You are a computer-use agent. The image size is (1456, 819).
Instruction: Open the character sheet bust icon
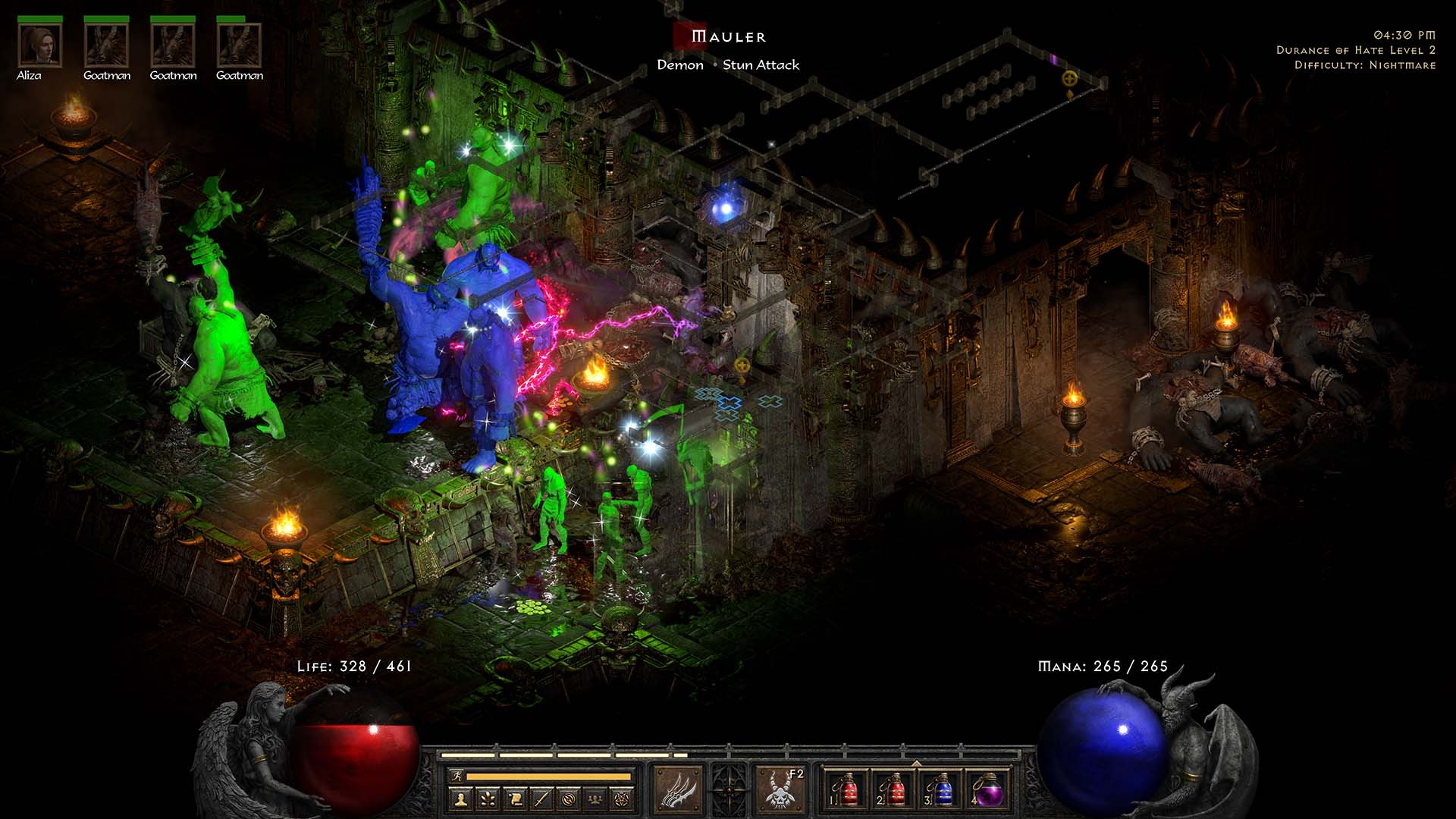(x=460, y=799)
